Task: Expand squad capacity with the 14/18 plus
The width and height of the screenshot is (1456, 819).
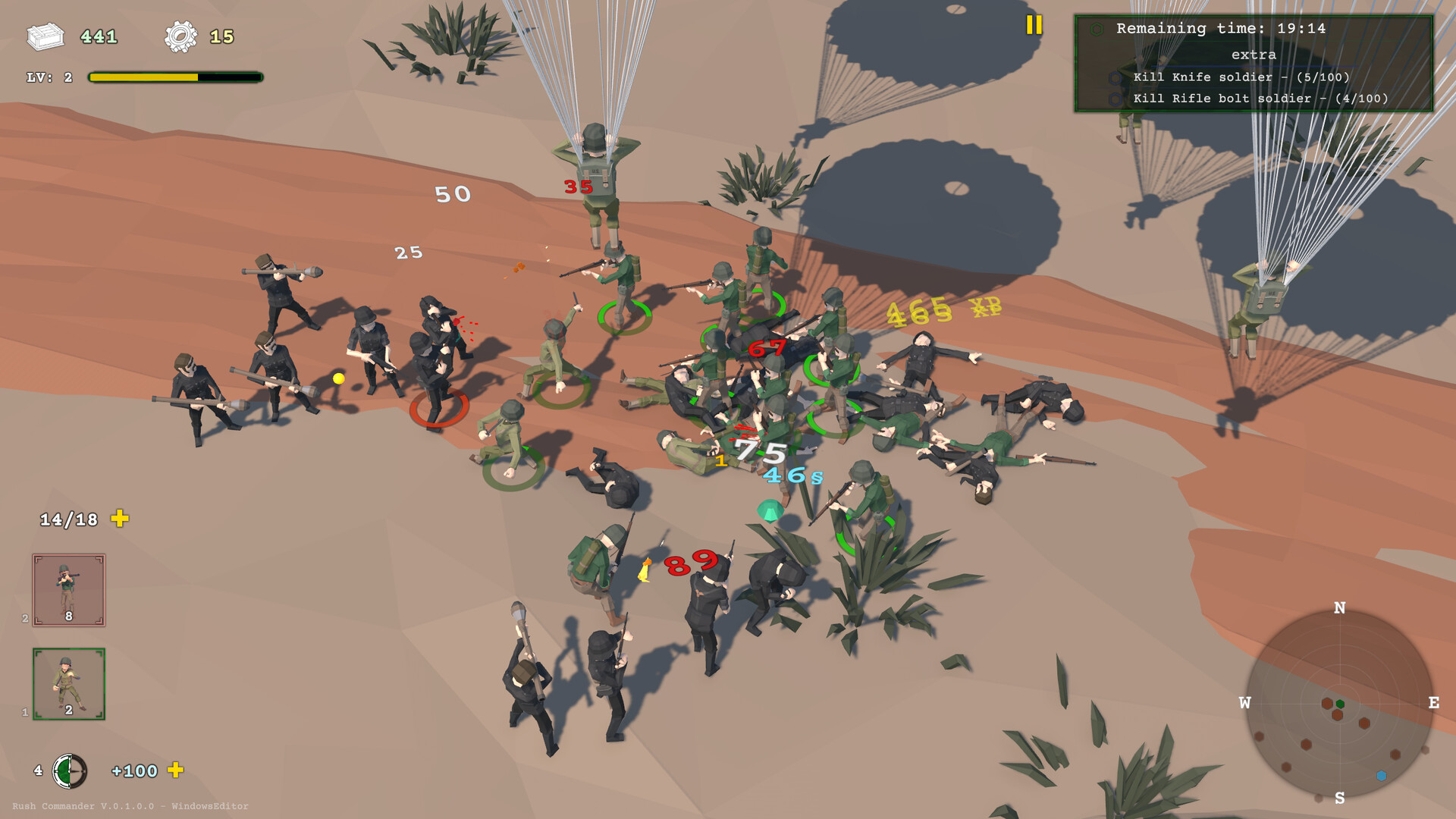Action: 120,519
